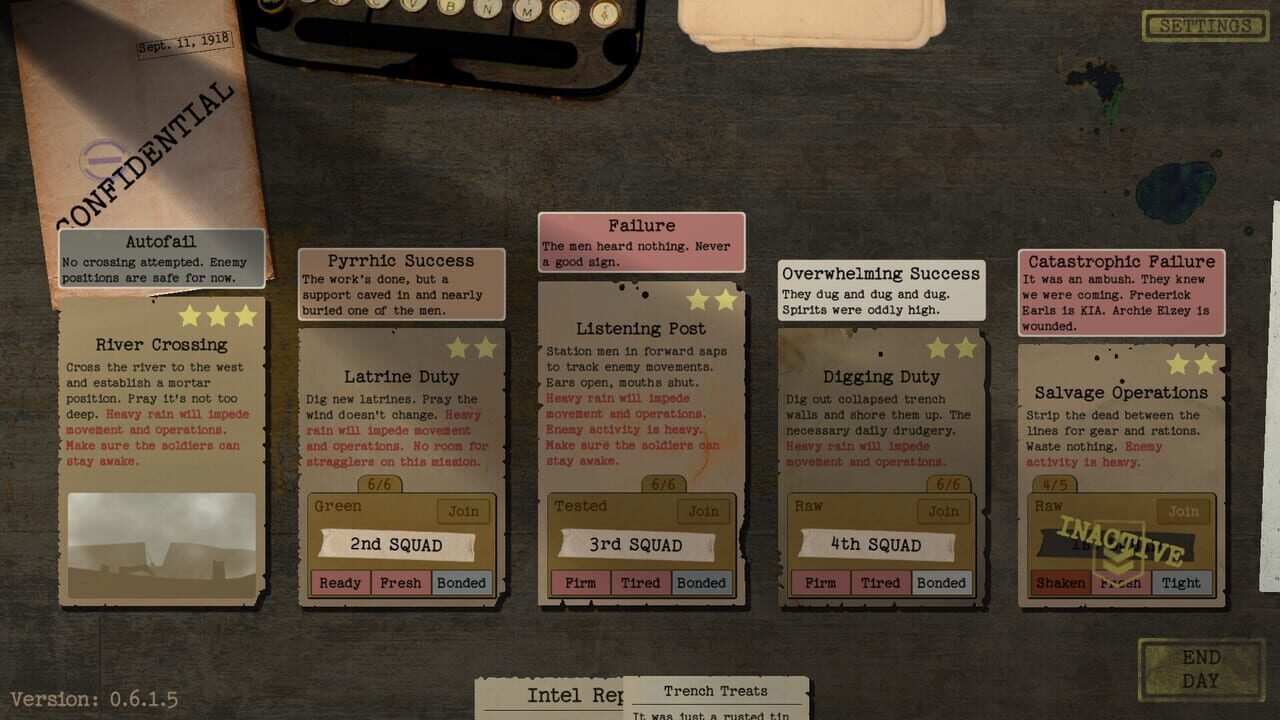
Task: Click the stars atop Digging Duty card
Action: coord(952,348)
